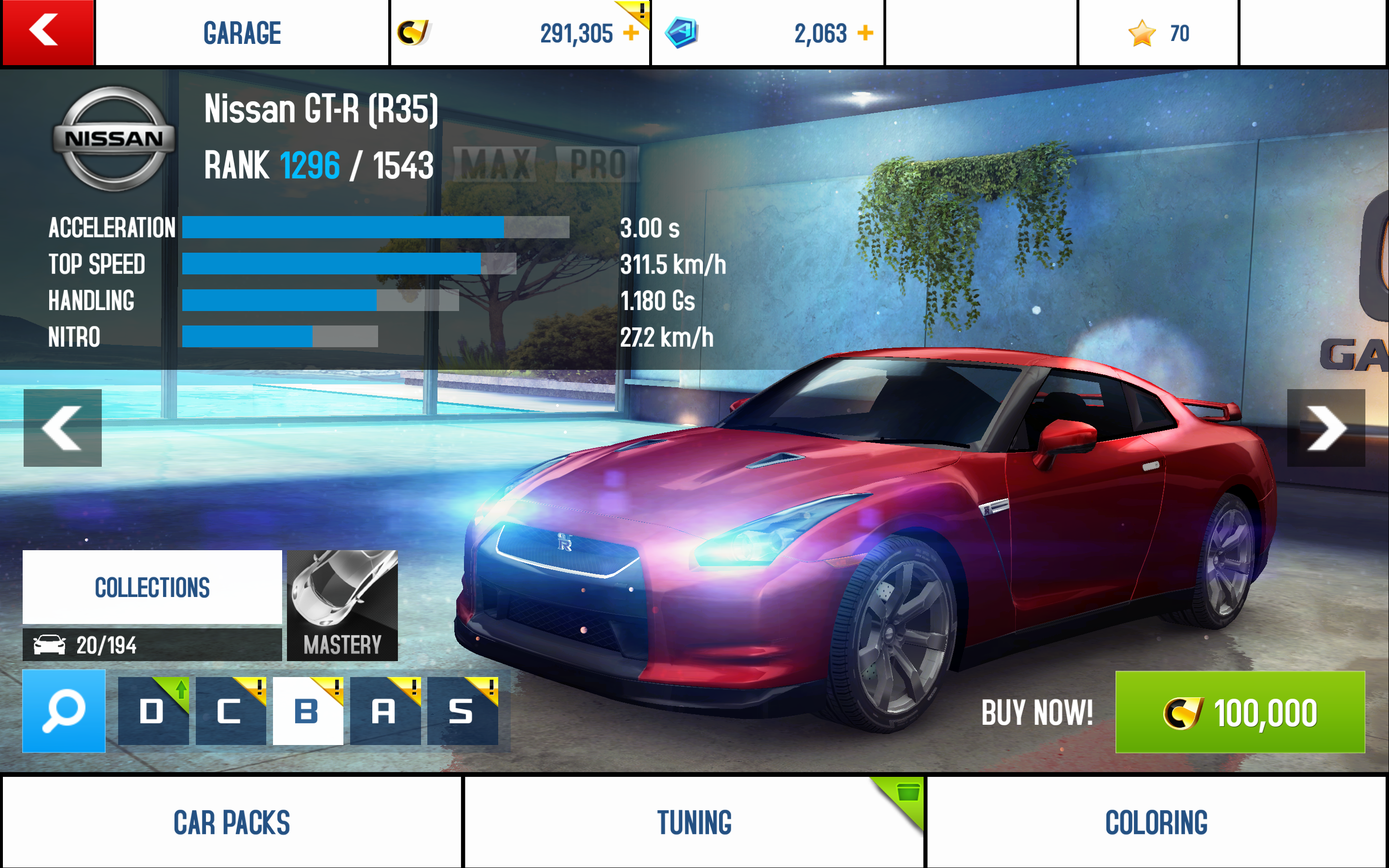
Task: Show the next car in the garage
Action: point(1325,428)
